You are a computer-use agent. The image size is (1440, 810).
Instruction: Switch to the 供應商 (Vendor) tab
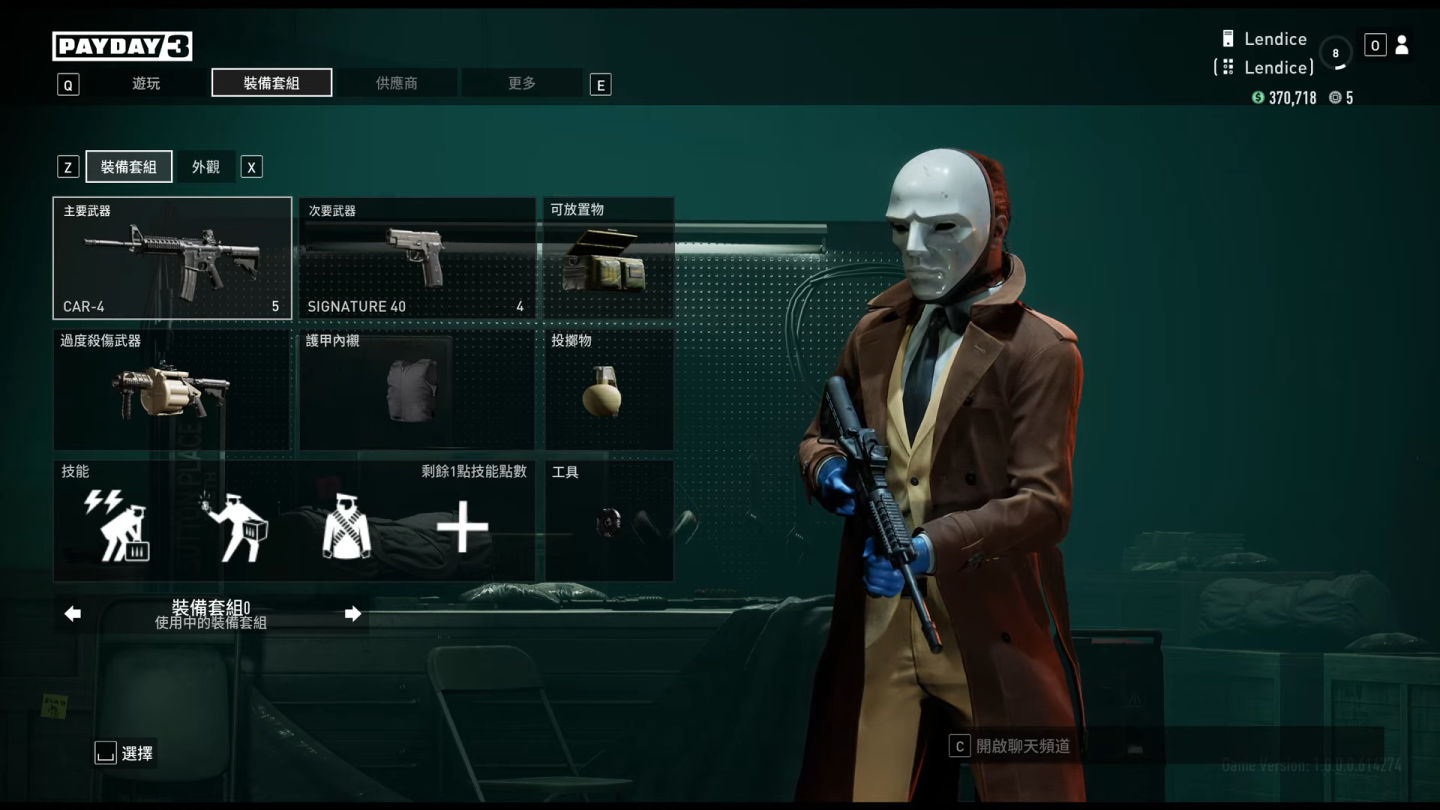click(396, 83)
